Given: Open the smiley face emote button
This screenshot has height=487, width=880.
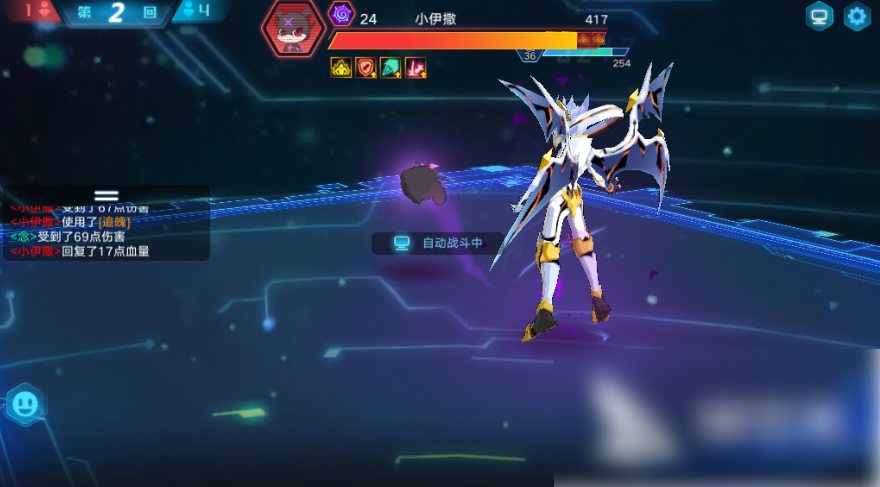Looking at the screenshot, I should tap(24, 405).
